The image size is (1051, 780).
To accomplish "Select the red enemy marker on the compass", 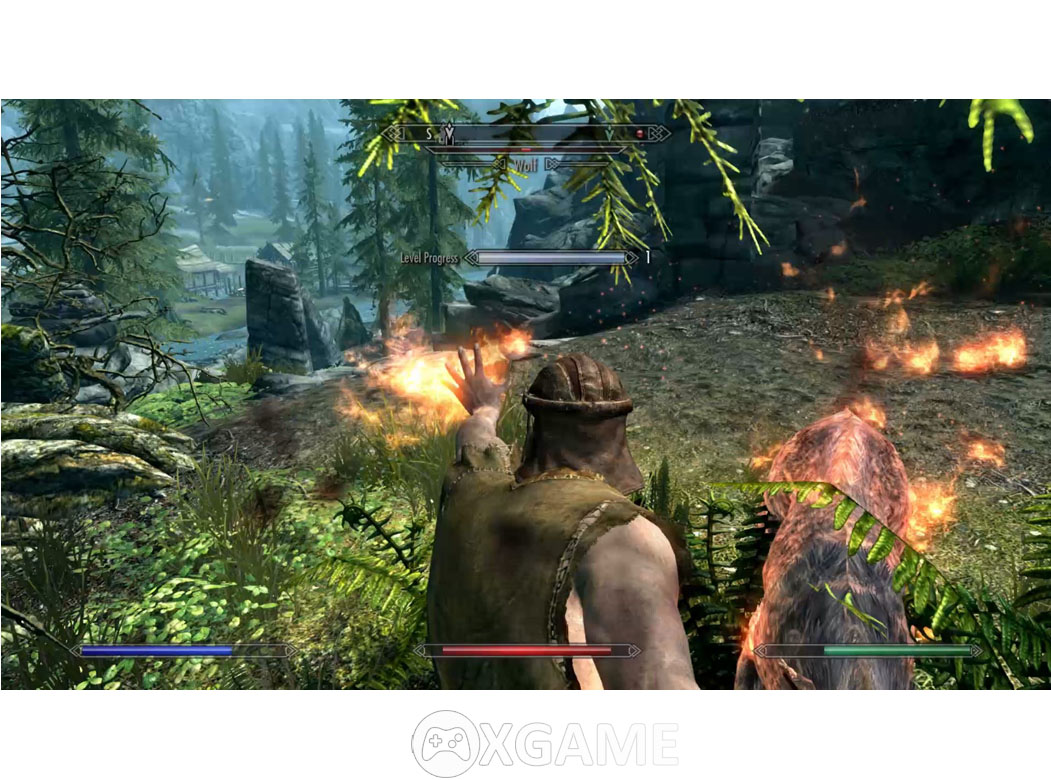I will pos(641,133).
